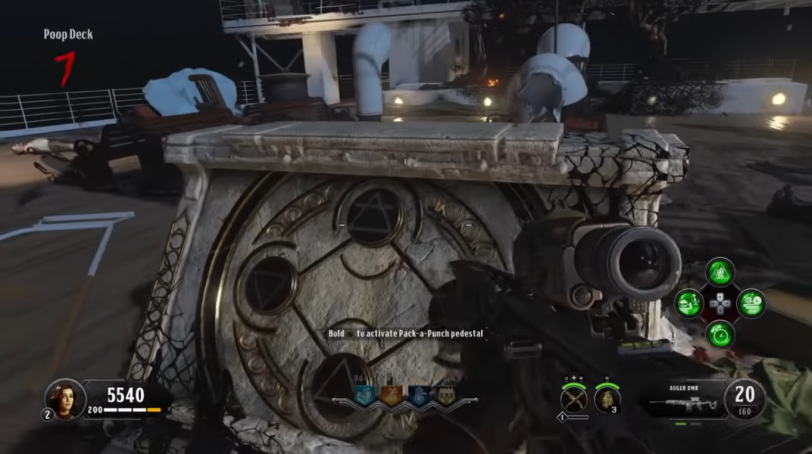Select the orange perk icon
The width and height of the screenshot is (812, 454).
pos(391,396)
